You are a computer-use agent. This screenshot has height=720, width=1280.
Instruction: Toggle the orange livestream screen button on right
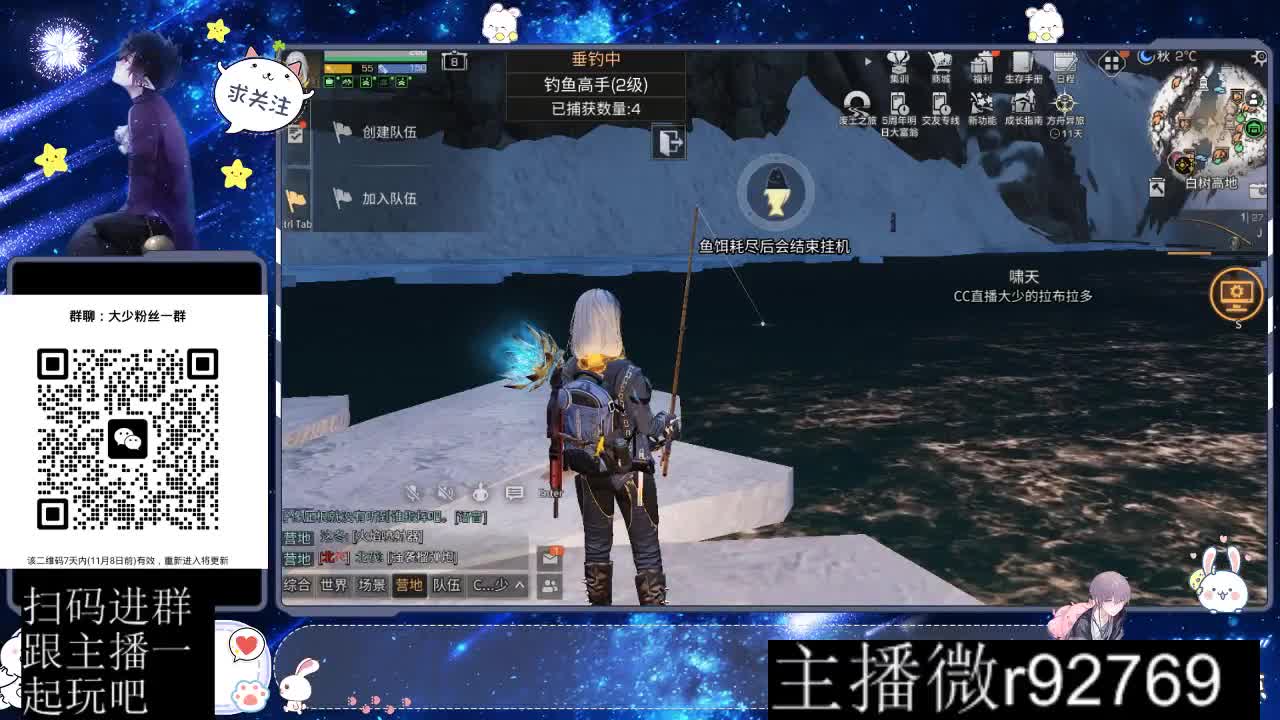click(1238, 293)
